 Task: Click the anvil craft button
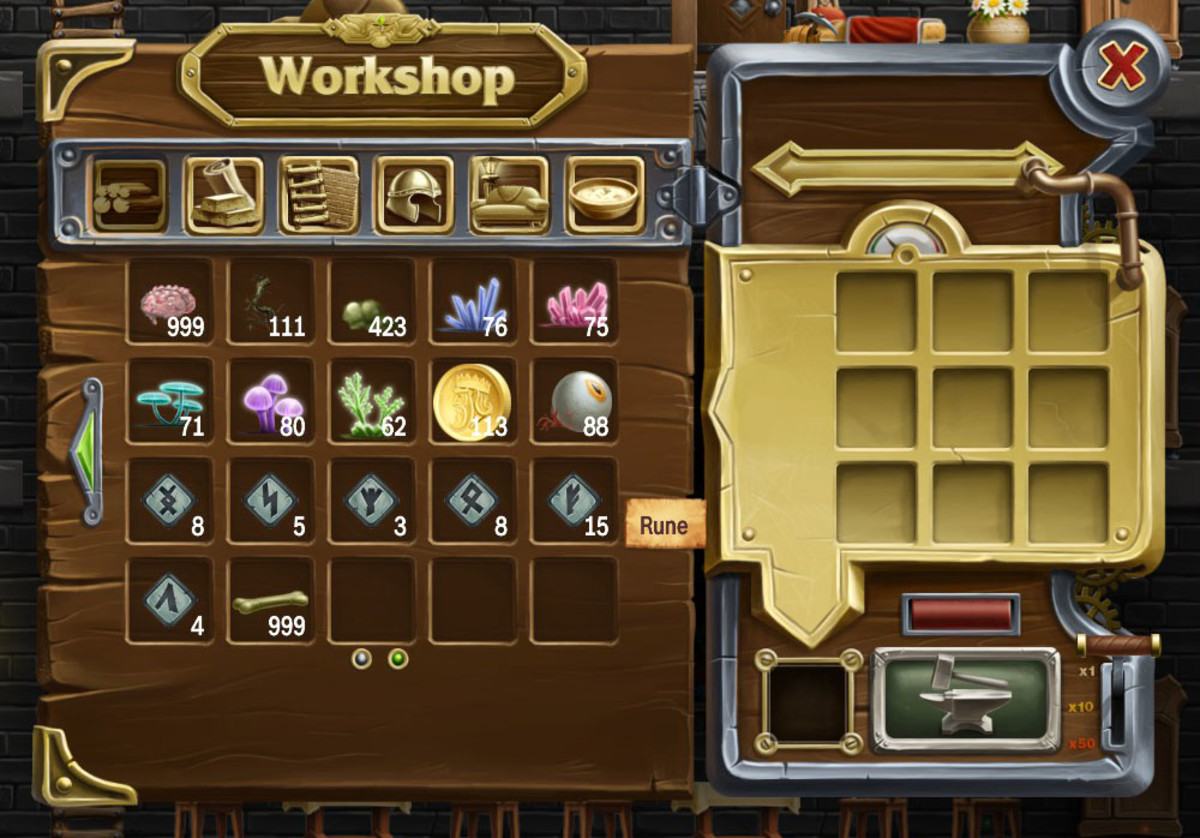point(965,699)
